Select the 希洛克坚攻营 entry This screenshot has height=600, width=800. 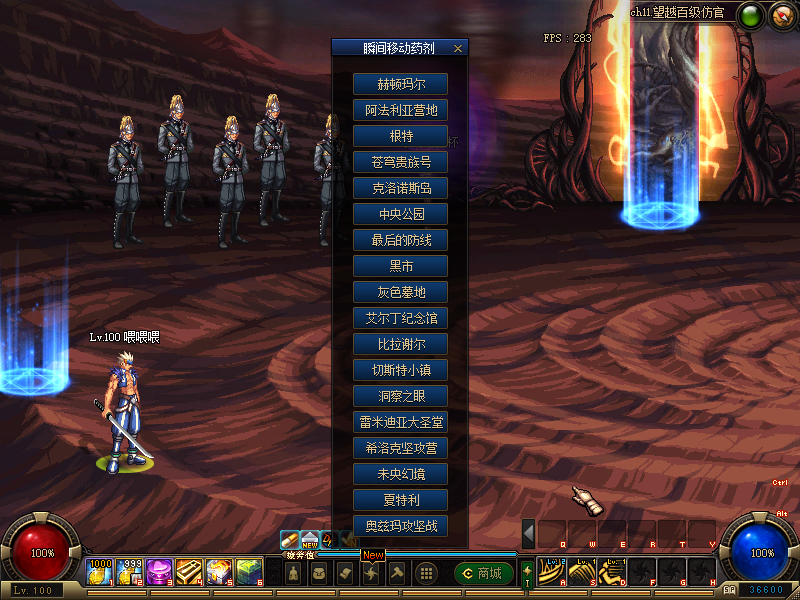400,448
